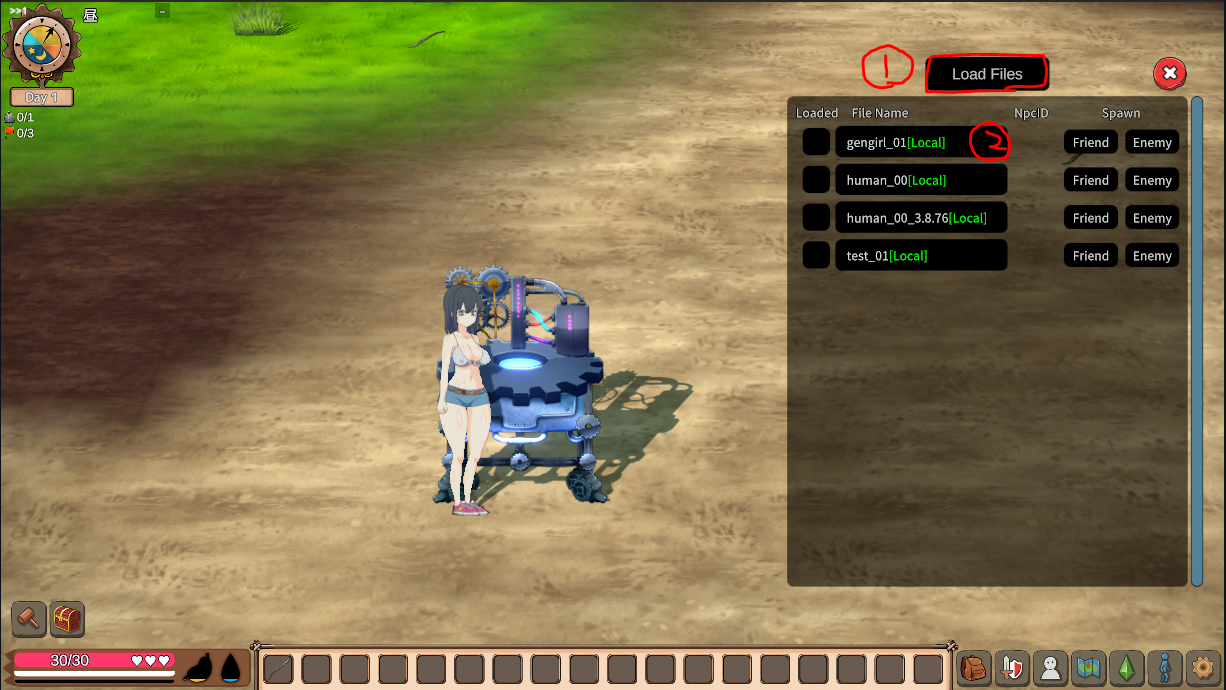This screenshot has width=1226, height=690.
Task: Spawn gengirl_01 as Enemy
Action: tap(1152, 143)
